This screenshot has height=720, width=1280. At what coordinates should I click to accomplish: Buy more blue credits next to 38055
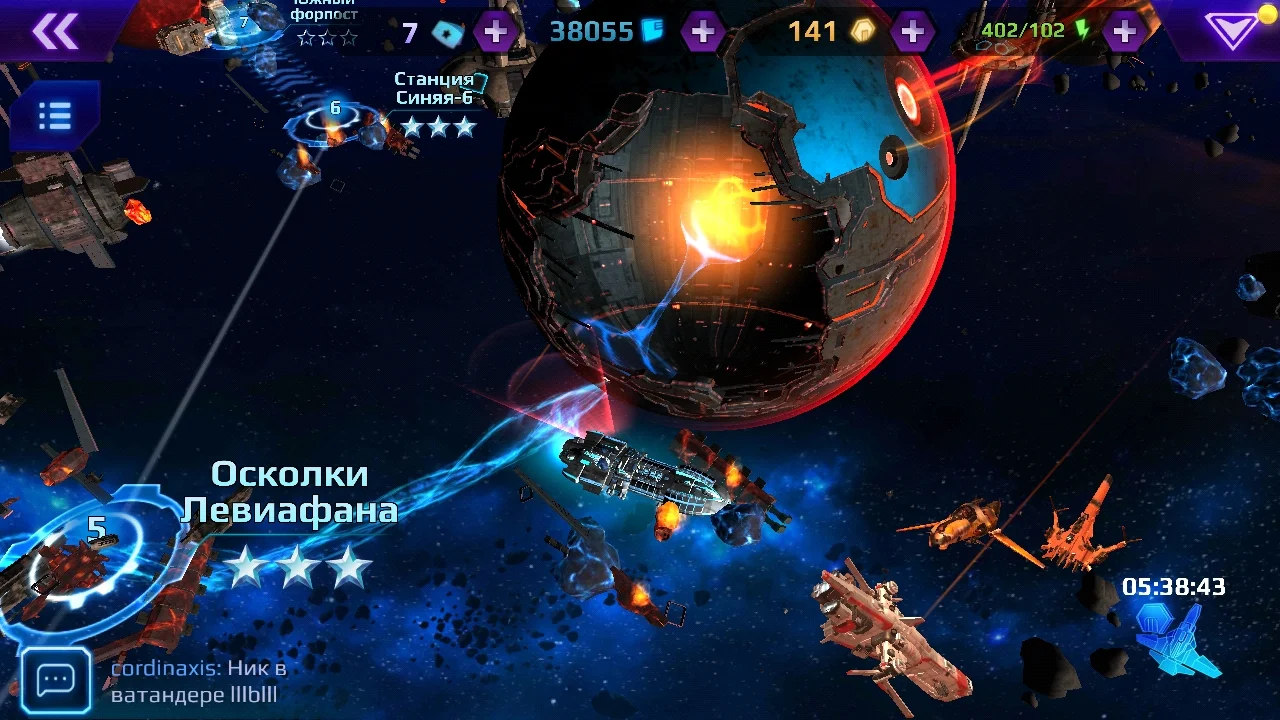tap(703, 32)
